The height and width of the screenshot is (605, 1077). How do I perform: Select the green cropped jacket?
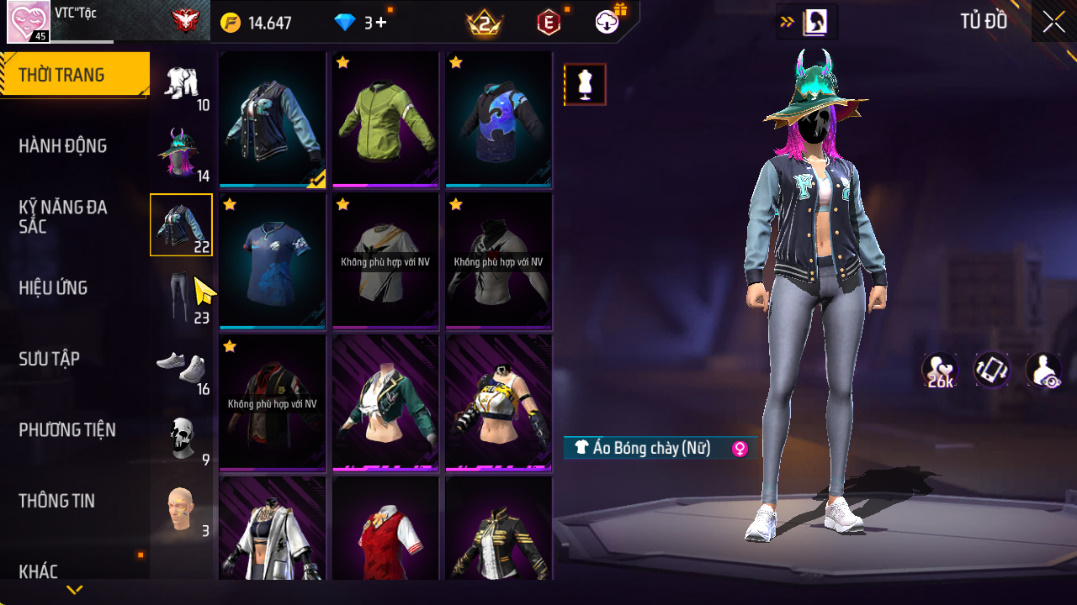click(x=385, y=402)
